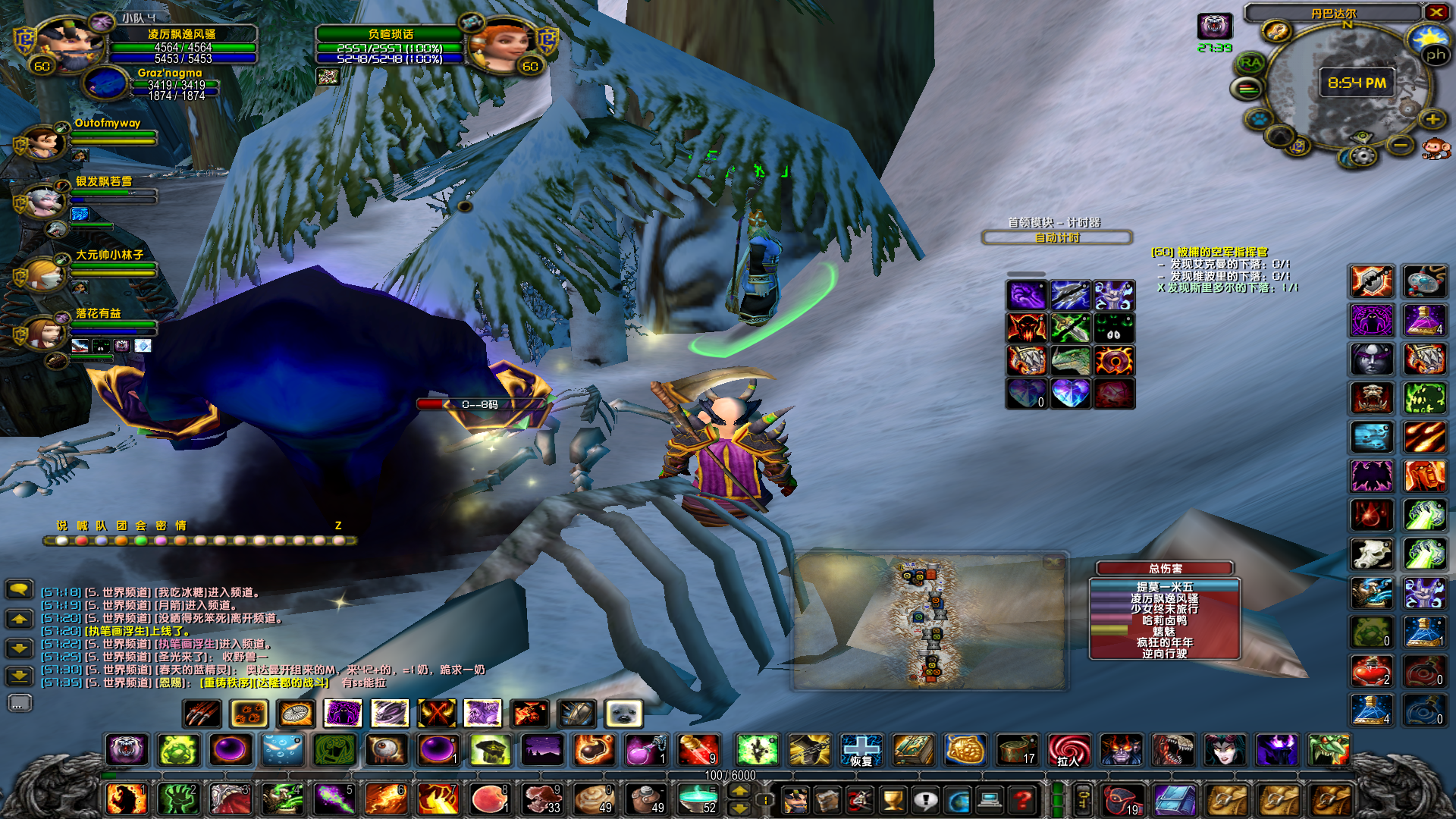Select party member Outofmyway's portrait frame
This screenshot has width=1456, height=819.
tap(44, 143)
